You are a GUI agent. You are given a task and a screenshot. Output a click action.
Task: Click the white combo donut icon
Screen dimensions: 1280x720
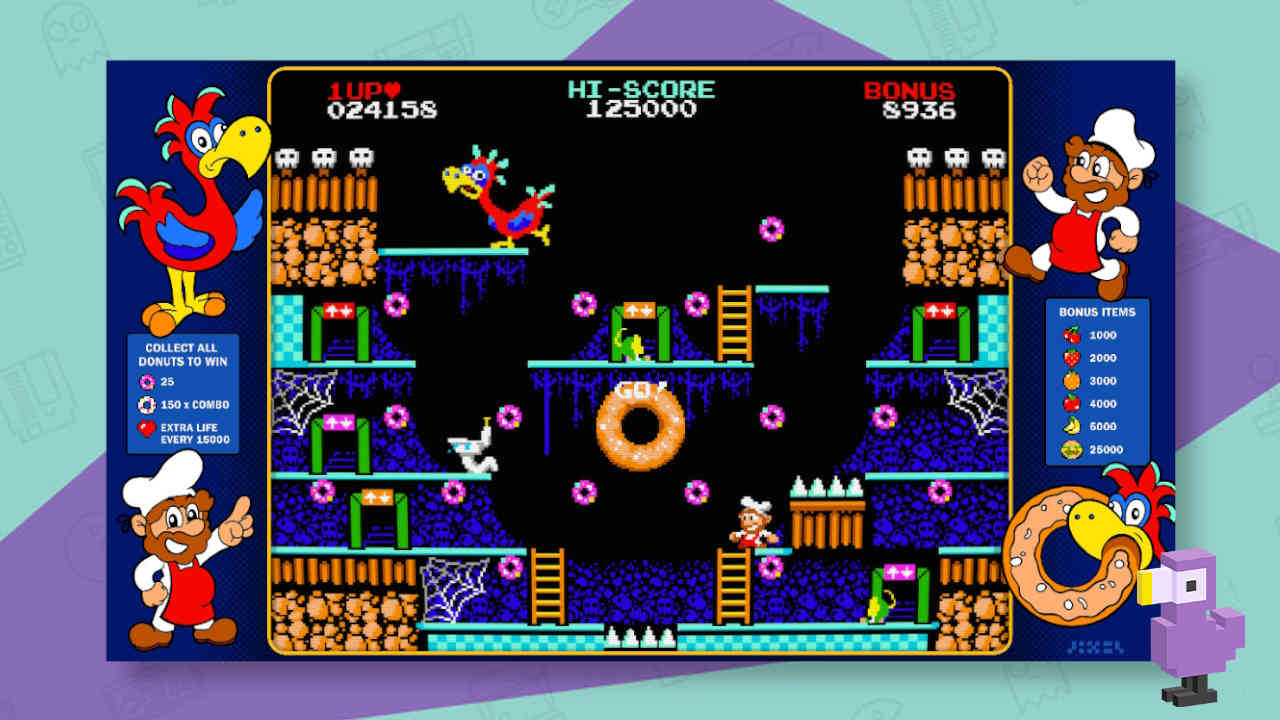146,405
